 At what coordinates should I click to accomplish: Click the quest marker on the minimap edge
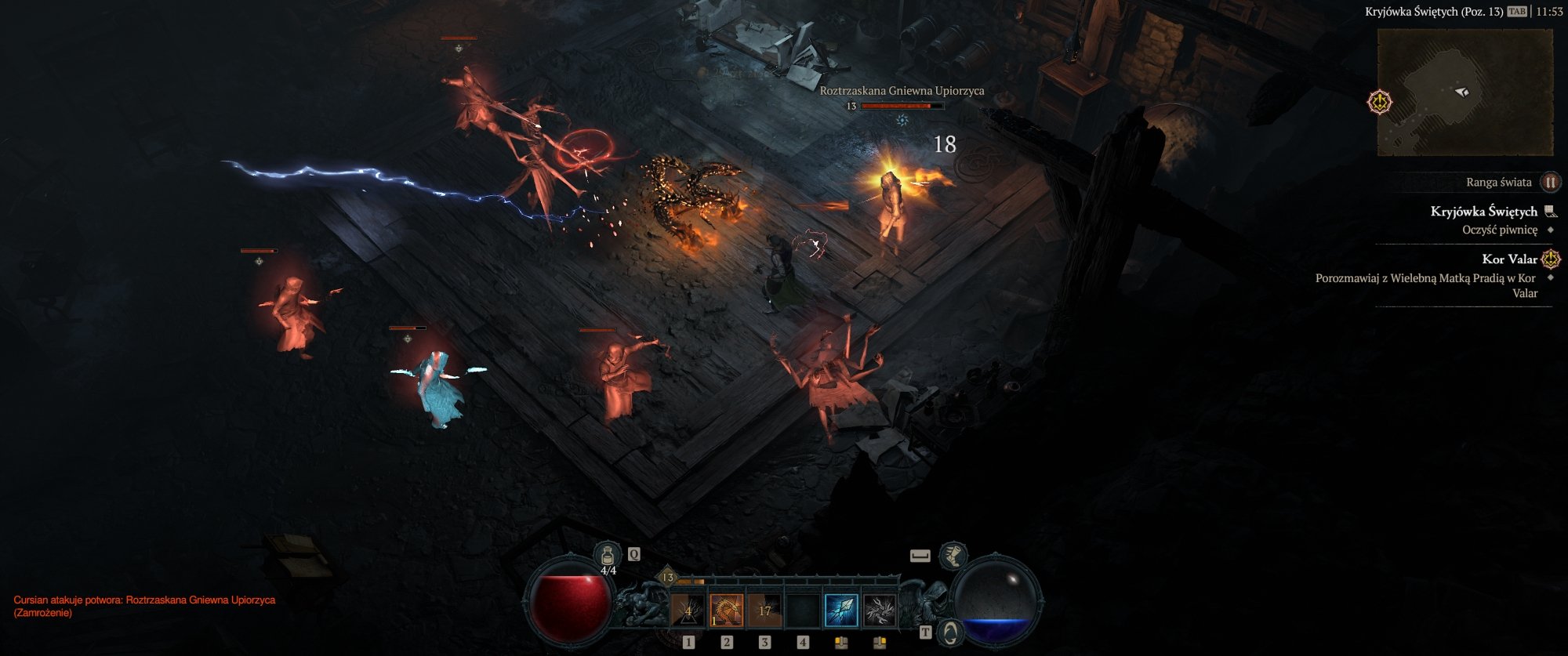pyautogui.click(x=1380, y=102)
